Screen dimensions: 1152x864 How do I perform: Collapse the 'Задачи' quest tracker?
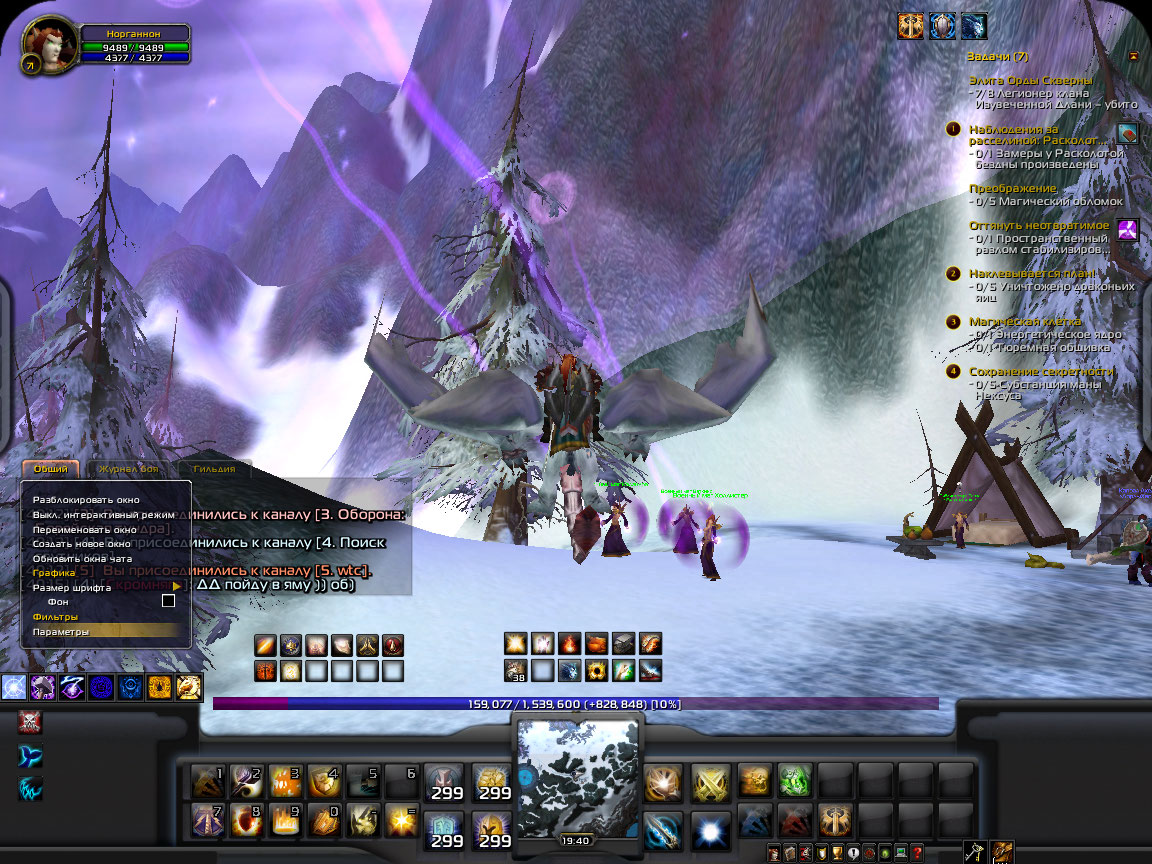pos(1133,57)
